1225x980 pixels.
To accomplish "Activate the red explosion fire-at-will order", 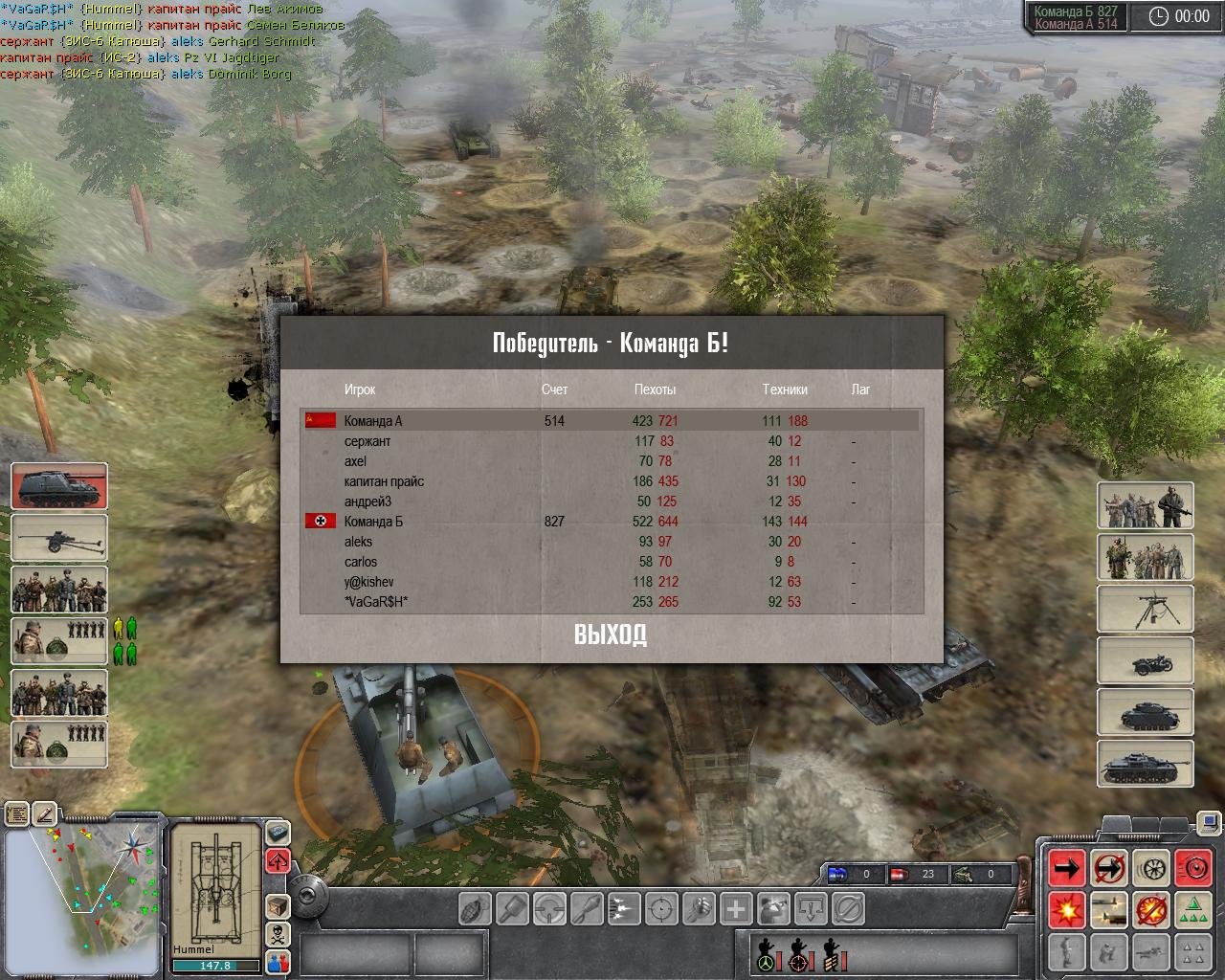I will (1067, 909).
